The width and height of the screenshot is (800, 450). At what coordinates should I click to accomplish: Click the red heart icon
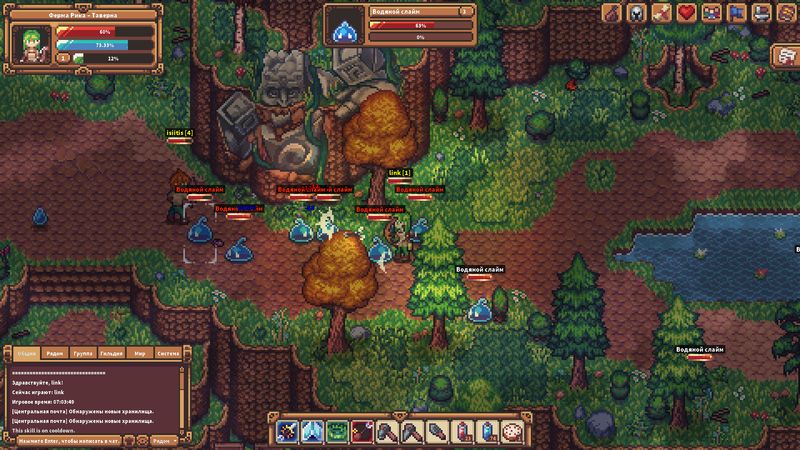click(x=686, y=13)
